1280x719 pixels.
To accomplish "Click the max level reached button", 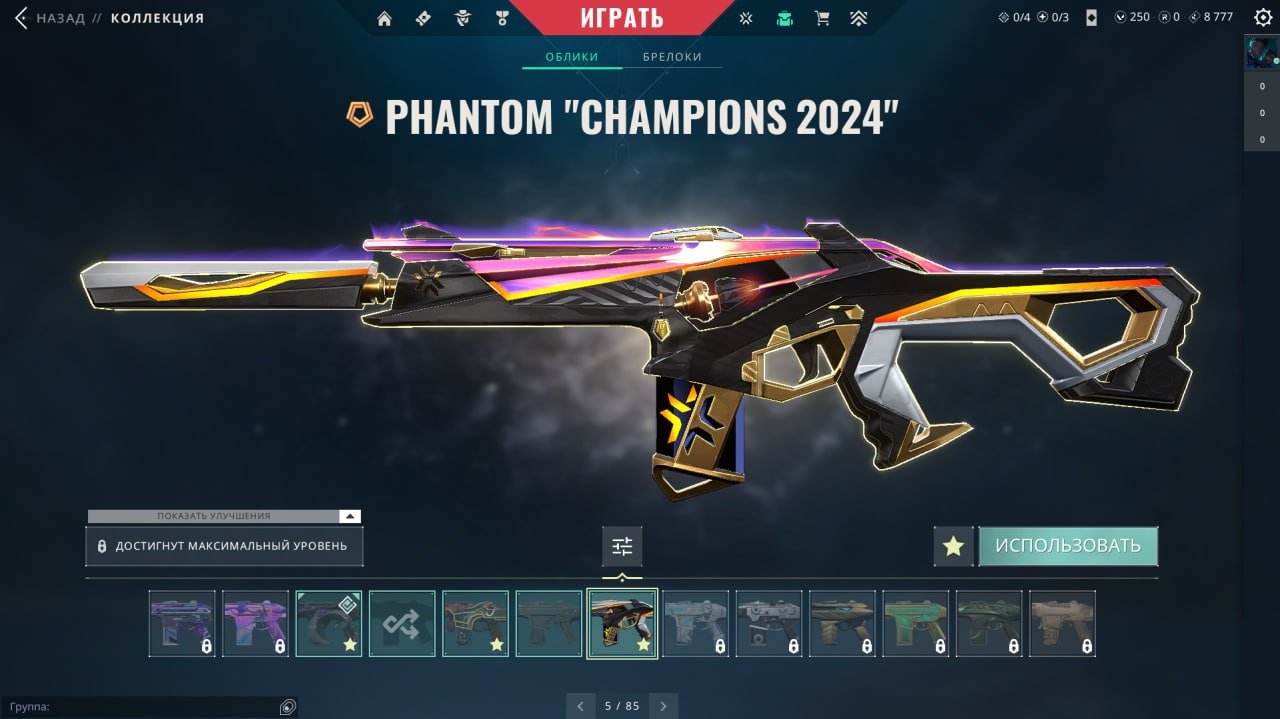I will 224,546.
